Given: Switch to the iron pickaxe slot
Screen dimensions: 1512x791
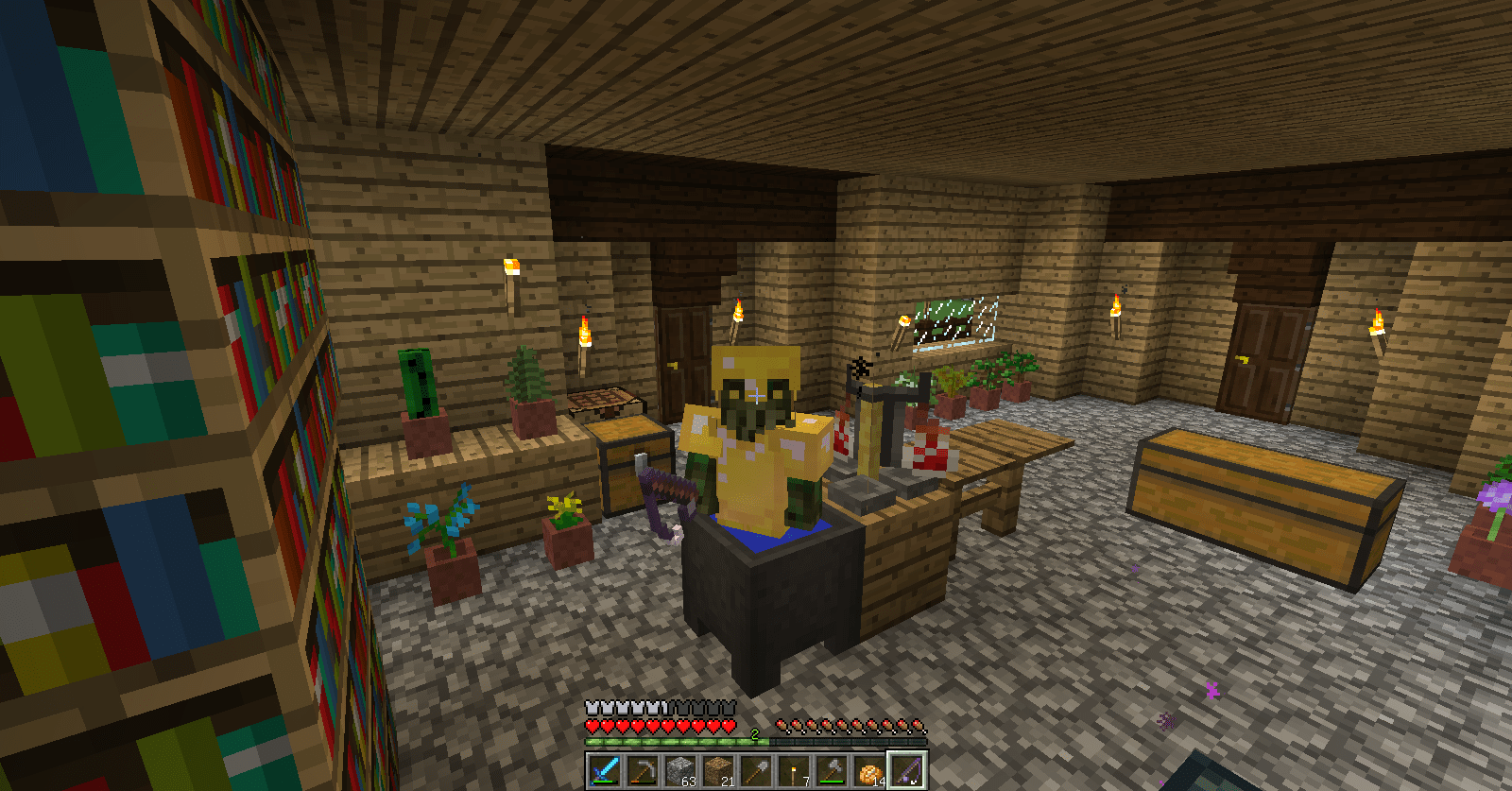Looking at the screenshot, I should point(643,770).
